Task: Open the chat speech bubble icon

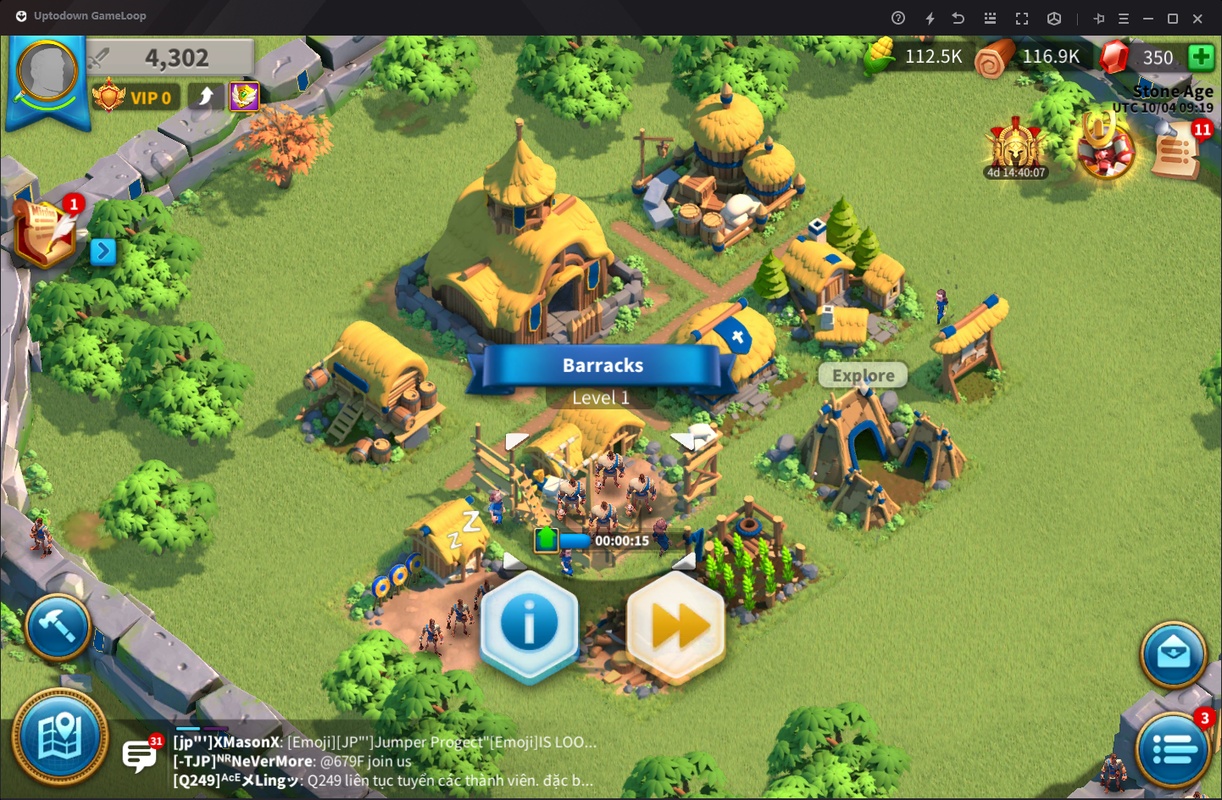Action: [x=139, y=755]
